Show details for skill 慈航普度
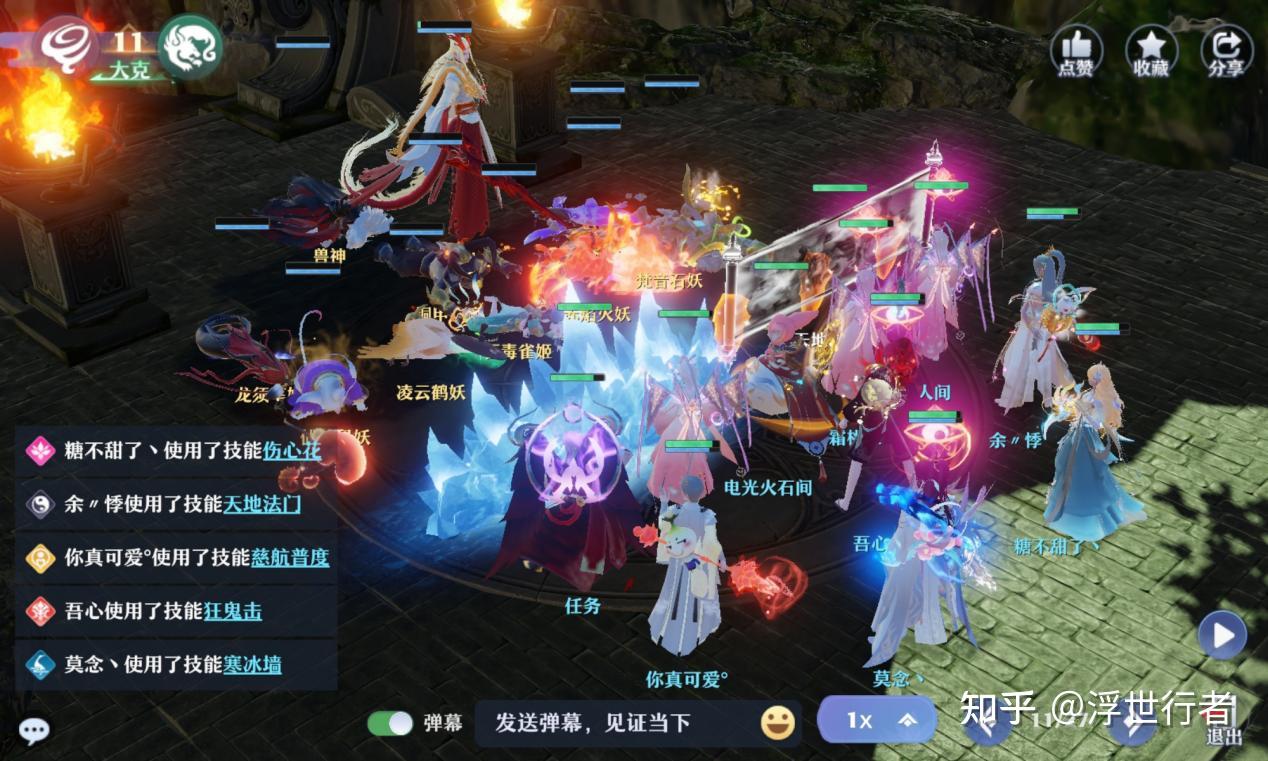Screen dimensions: 1268x761 tap(290, 557)
